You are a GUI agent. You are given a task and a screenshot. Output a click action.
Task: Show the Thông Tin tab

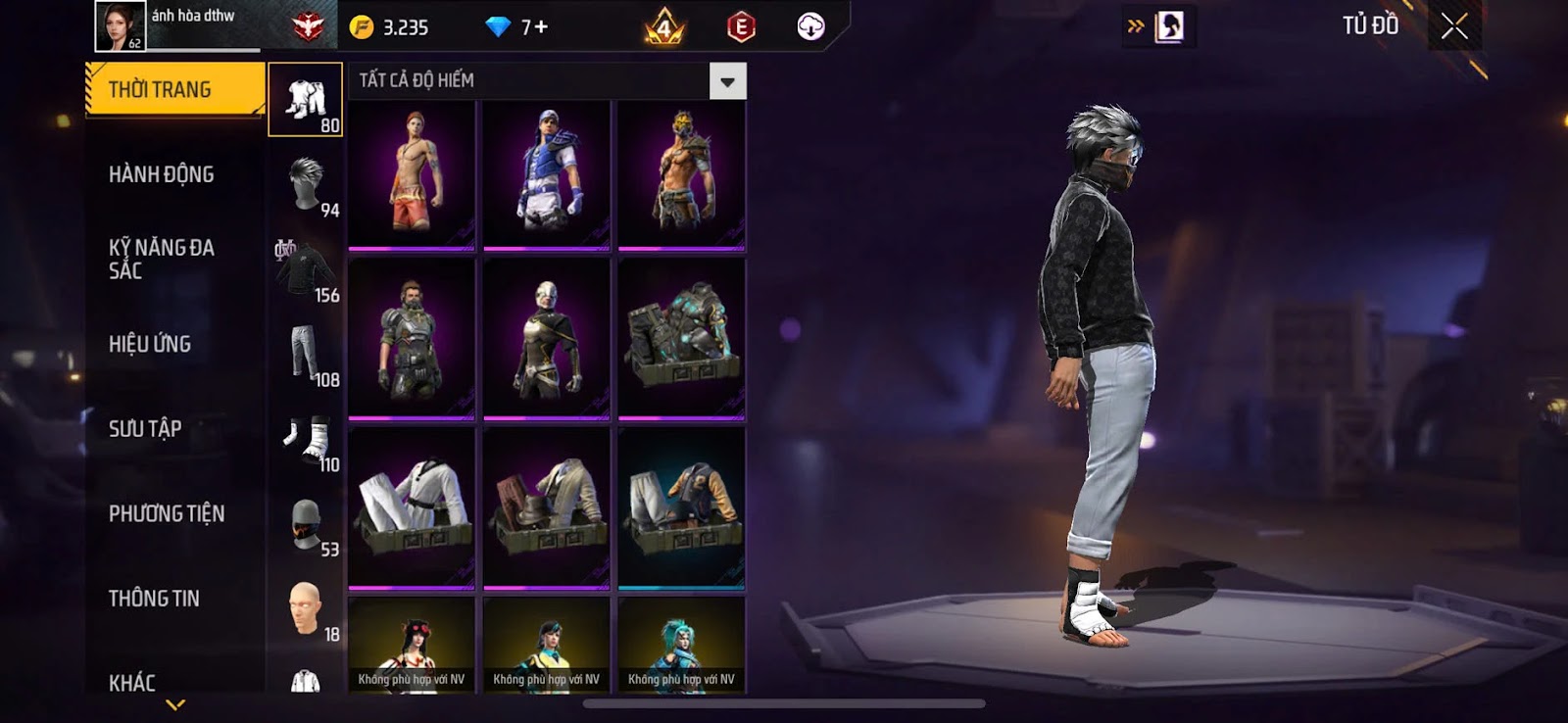[x=154, y=599]
